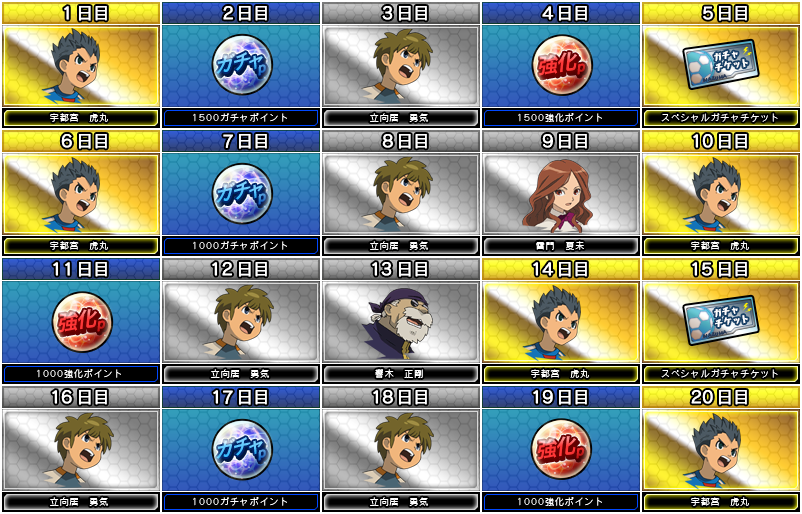
Task: Select the day 4 1500 強化 points orb
Action: click(560, 65)
